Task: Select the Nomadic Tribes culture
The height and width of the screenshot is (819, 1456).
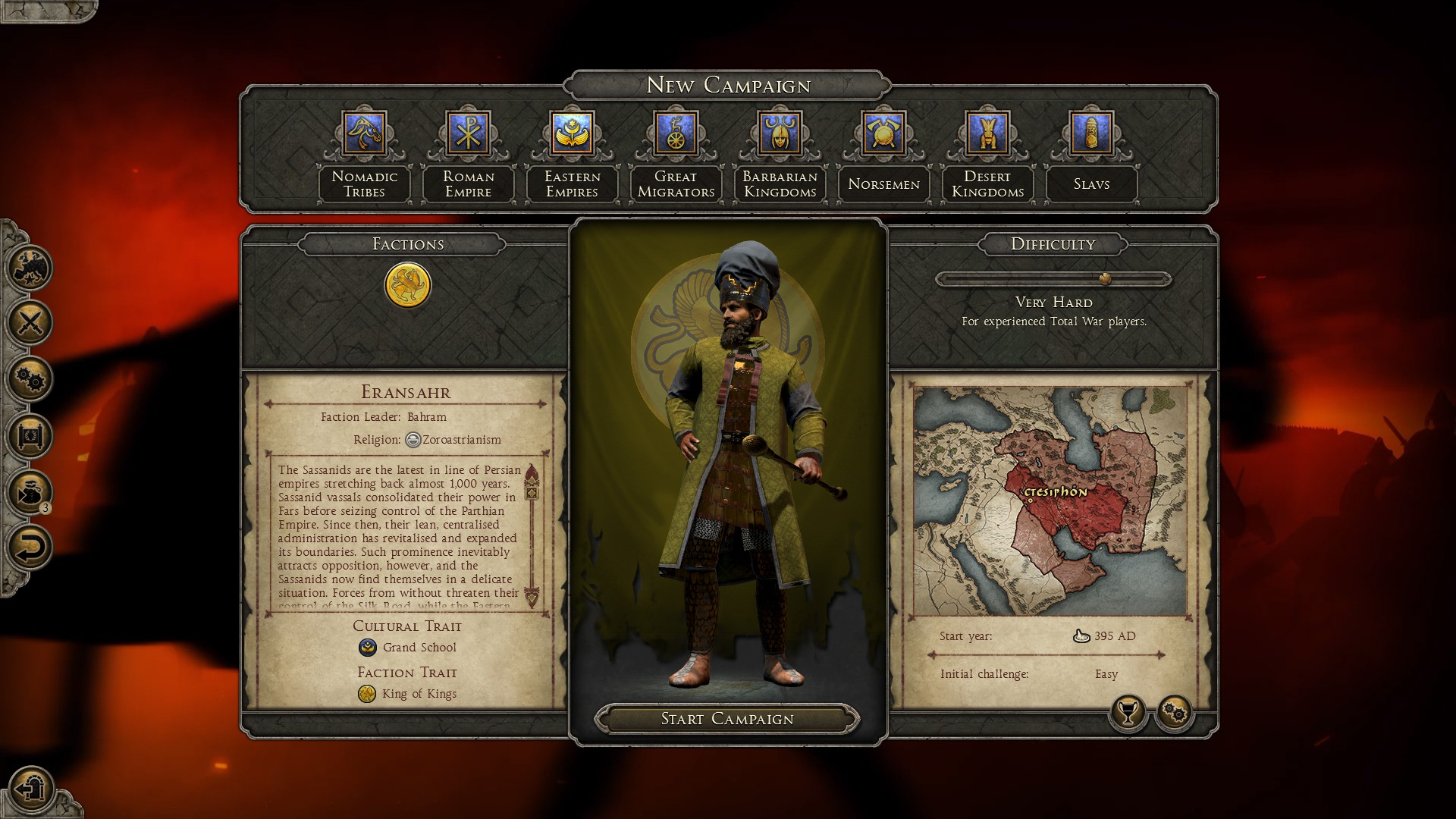Action: click(x=365, y=133)
